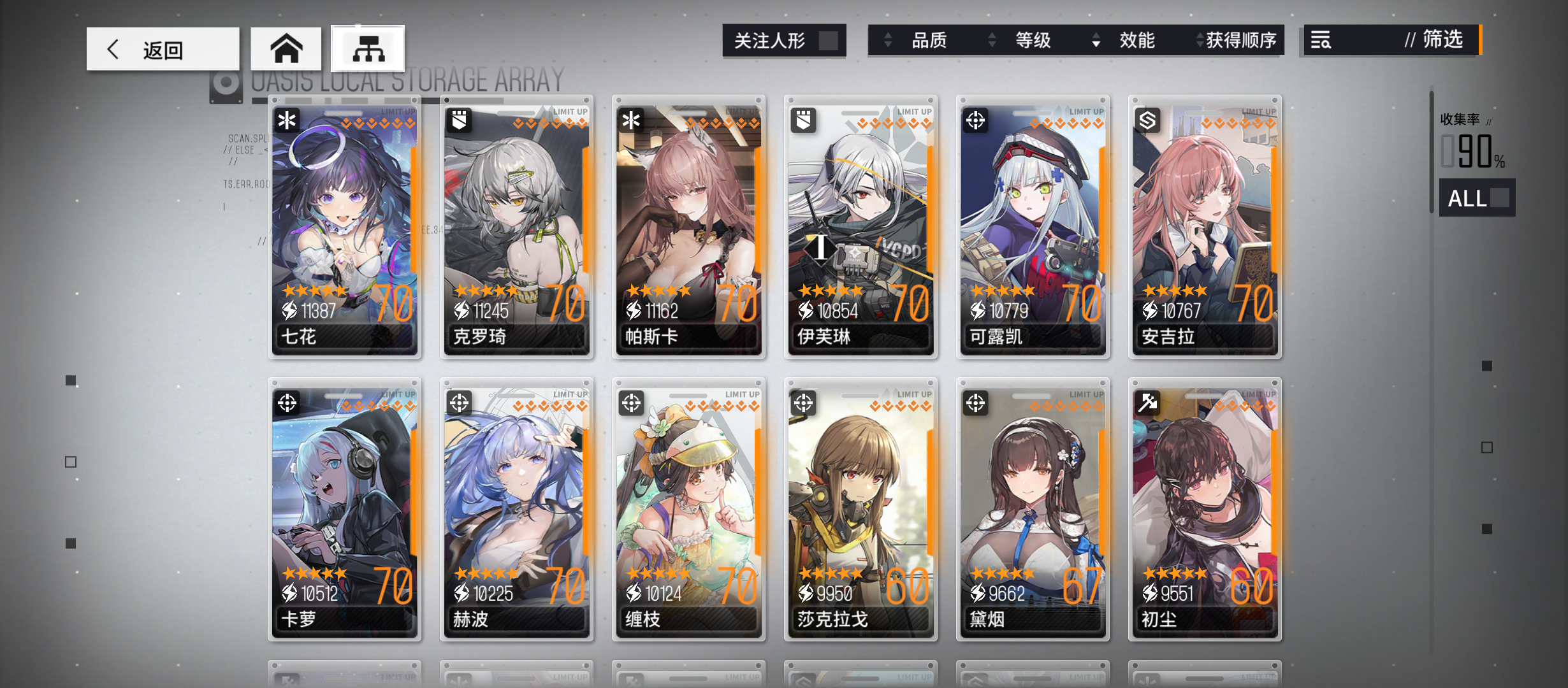Click the snowflake element icon on 七花's card
1568x688 pixels.
click(286, 120)
